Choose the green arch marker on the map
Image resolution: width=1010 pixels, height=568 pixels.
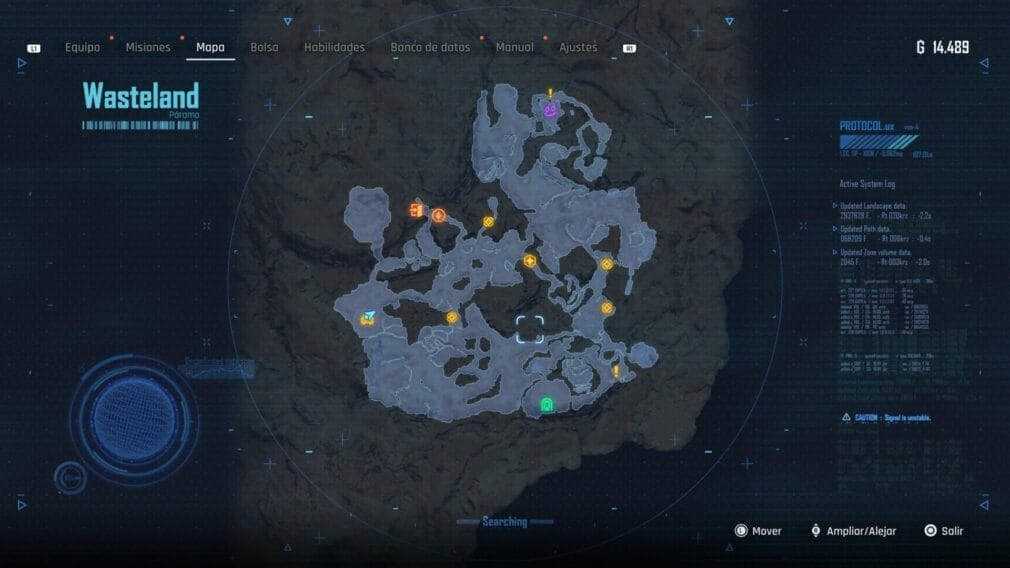tap(546, 404)
